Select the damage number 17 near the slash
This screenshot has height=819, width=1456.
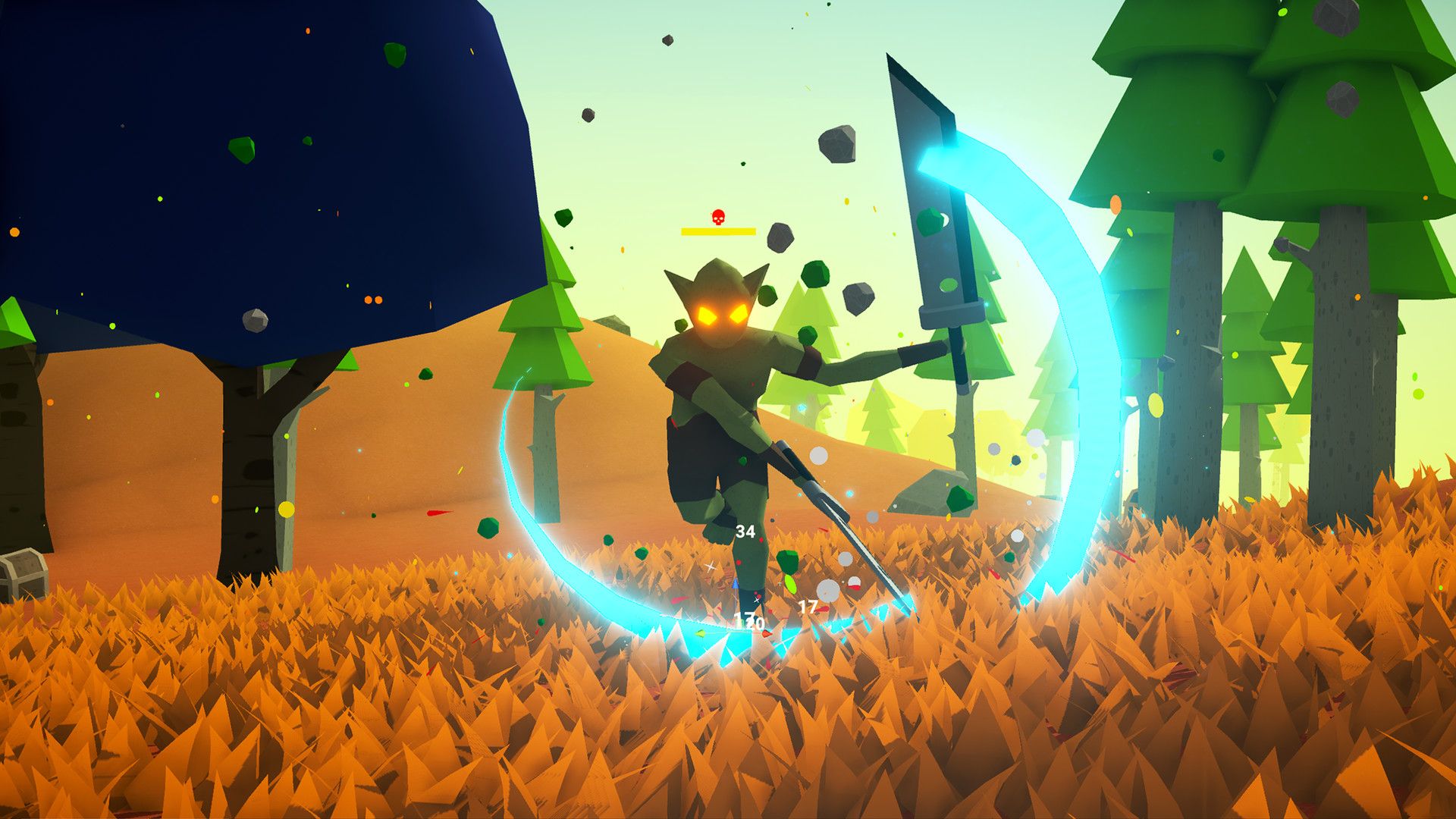[807, 607]
